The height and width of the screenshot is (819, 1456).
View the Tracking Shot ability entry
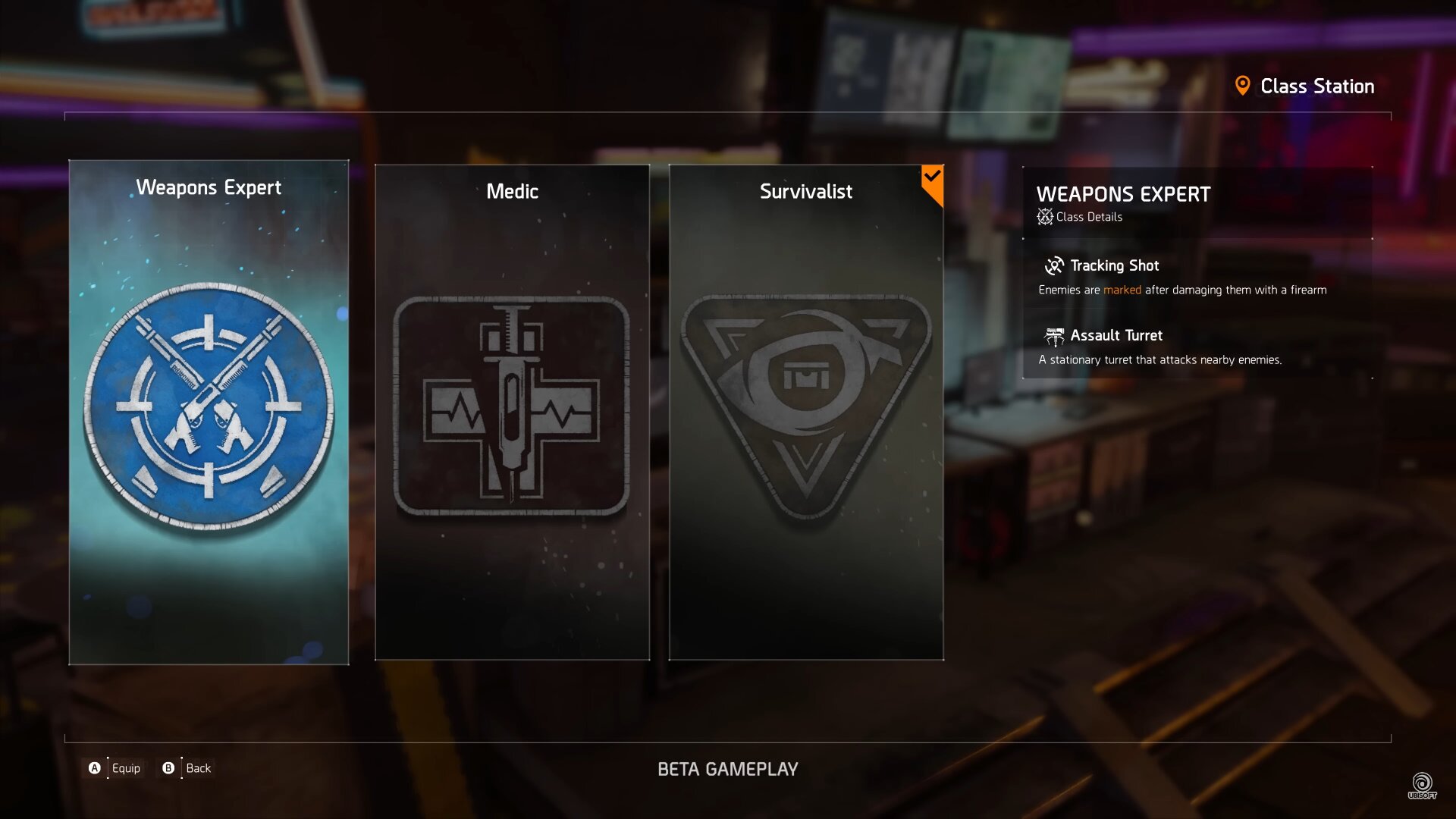(1113, 266)
